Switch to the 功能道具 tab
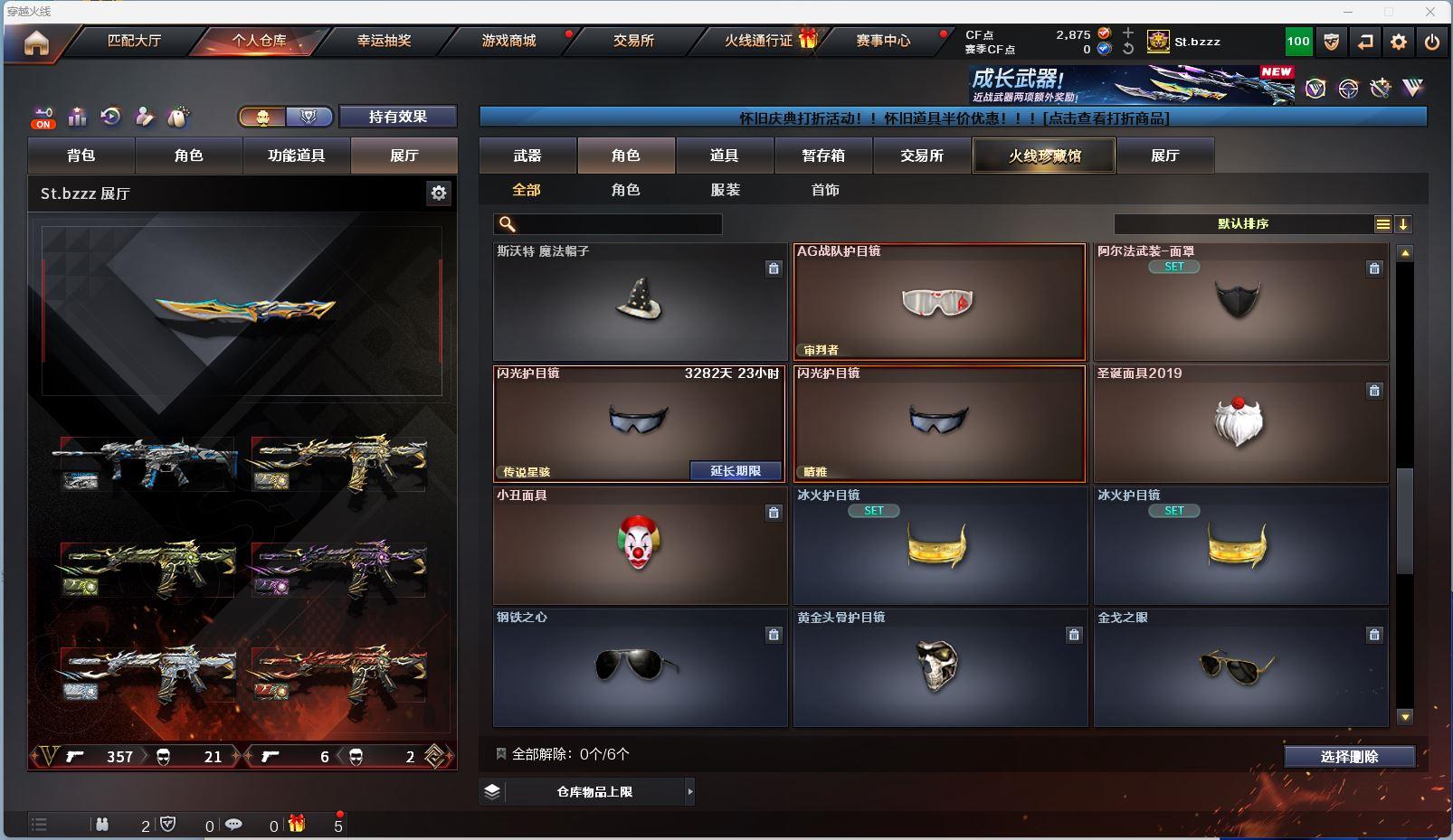The height and width of the screenshot is (840, 1453). coord(296,156)
